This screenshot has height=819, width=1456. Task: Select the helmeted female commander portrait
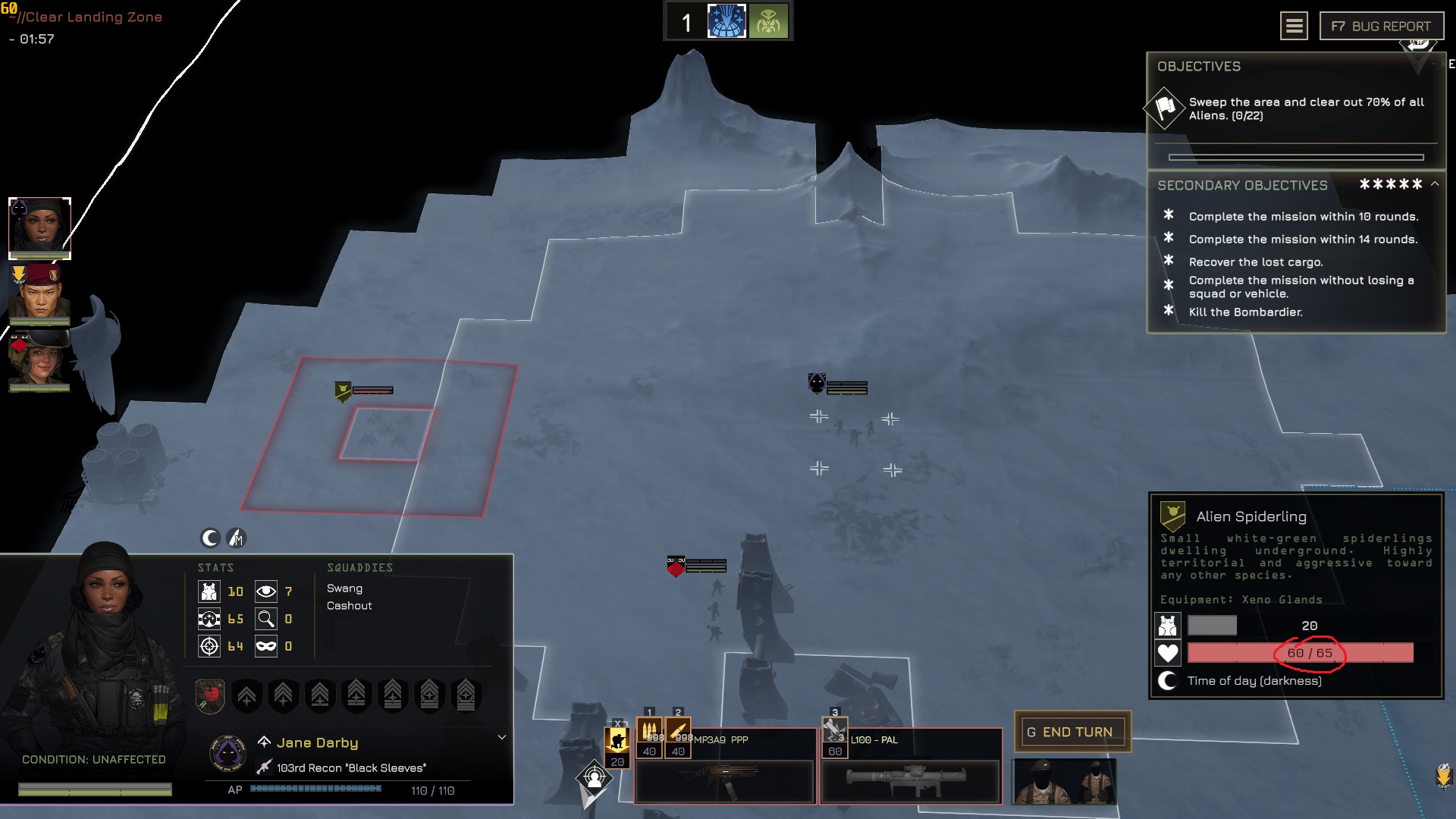tap(39, 359)
